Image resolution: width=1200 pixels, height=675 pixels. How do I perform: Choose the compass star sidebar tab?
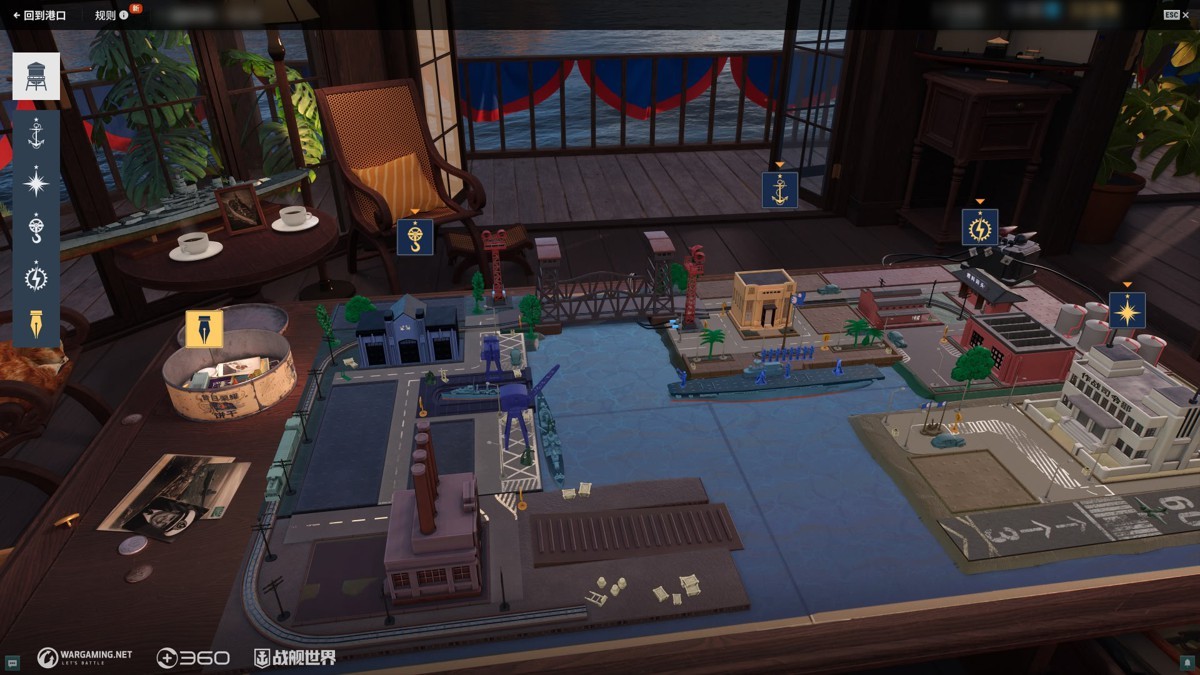[x=36, y=182]
